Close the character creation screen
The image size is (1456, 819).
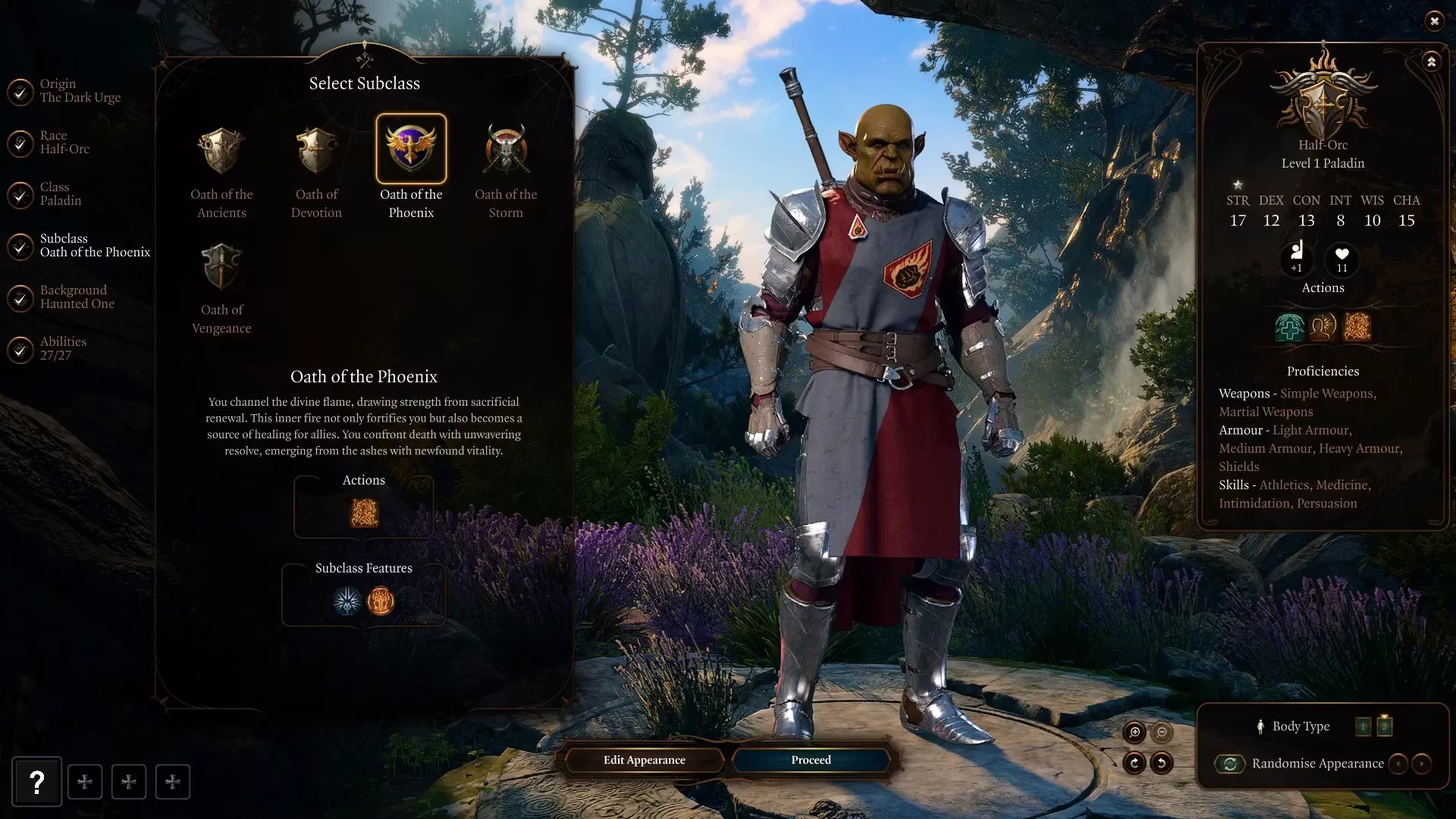1434,21
